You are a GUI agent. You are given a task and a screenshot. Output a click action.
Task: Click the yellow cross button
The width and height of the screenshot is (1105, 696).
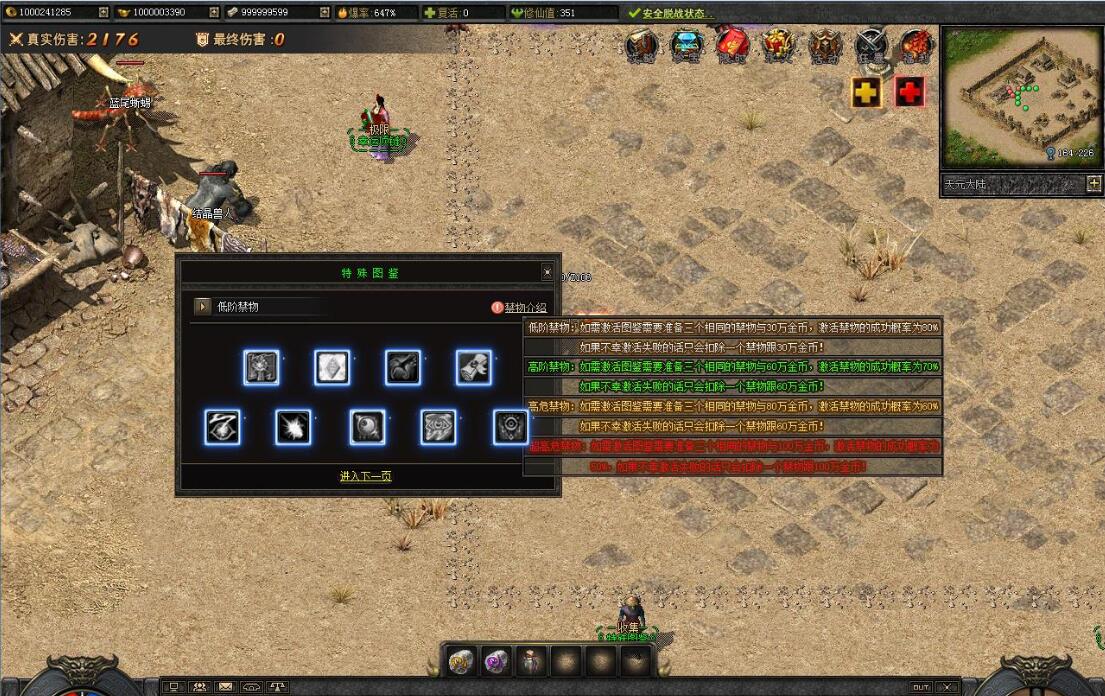(x=866, y=92)
